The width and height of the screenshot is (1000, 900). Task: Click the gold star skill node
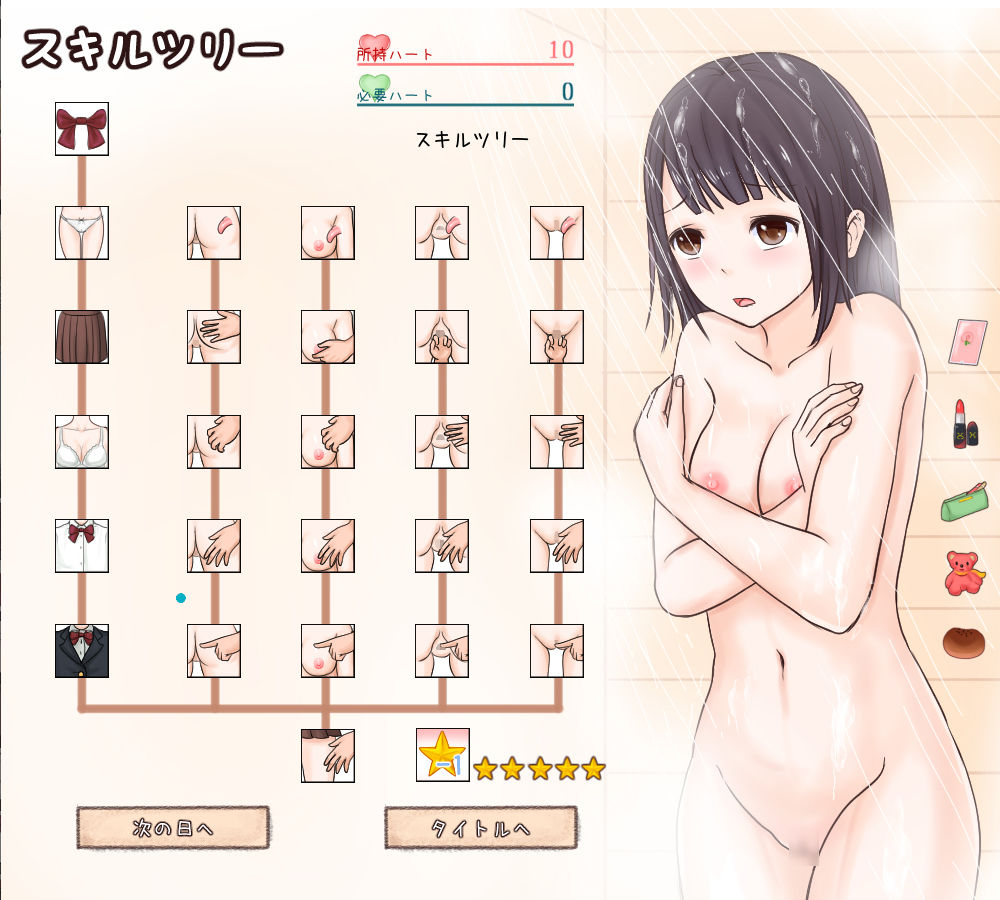pos(442,755)
